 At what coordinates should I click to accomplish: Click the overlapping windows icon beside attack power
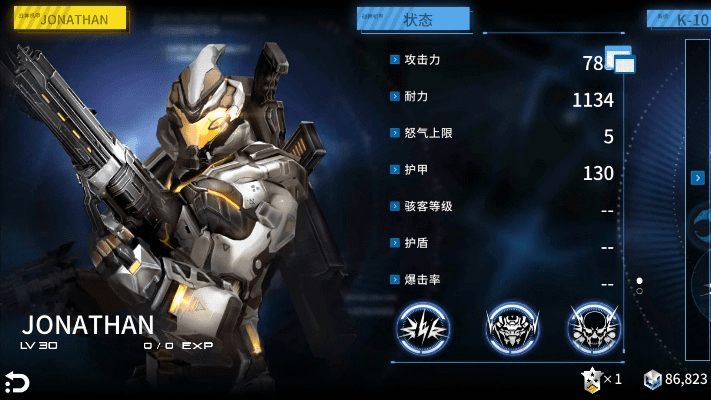tap(620, 62)
